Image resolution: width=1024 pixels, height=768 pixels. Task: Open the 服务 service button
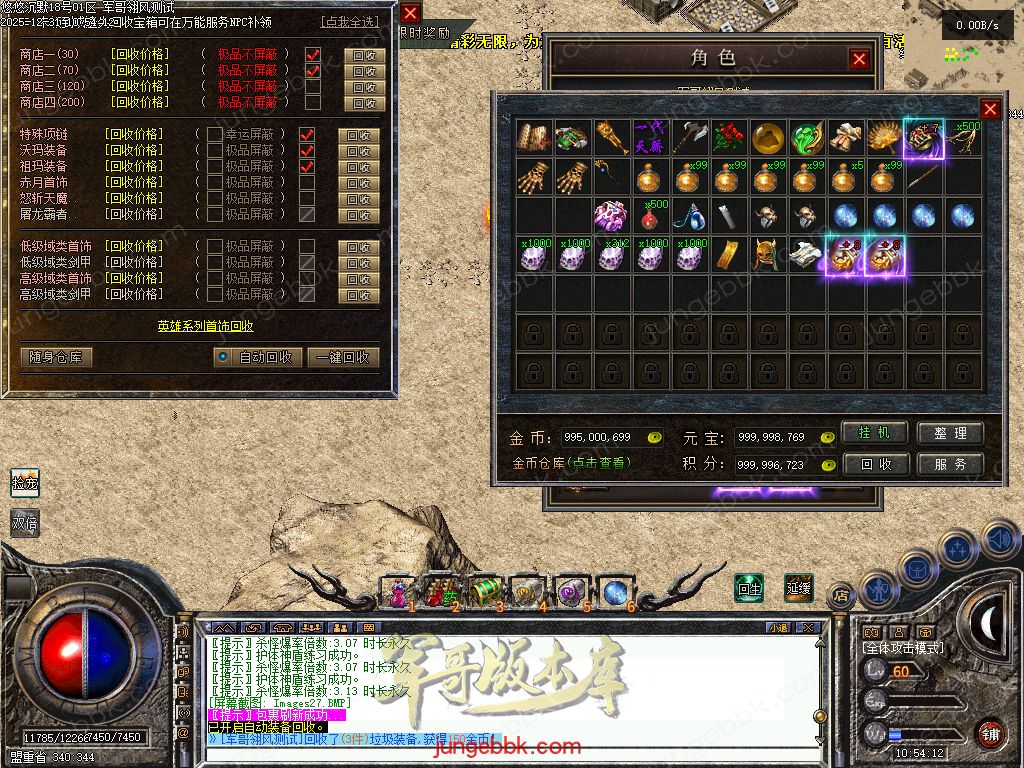950,464
